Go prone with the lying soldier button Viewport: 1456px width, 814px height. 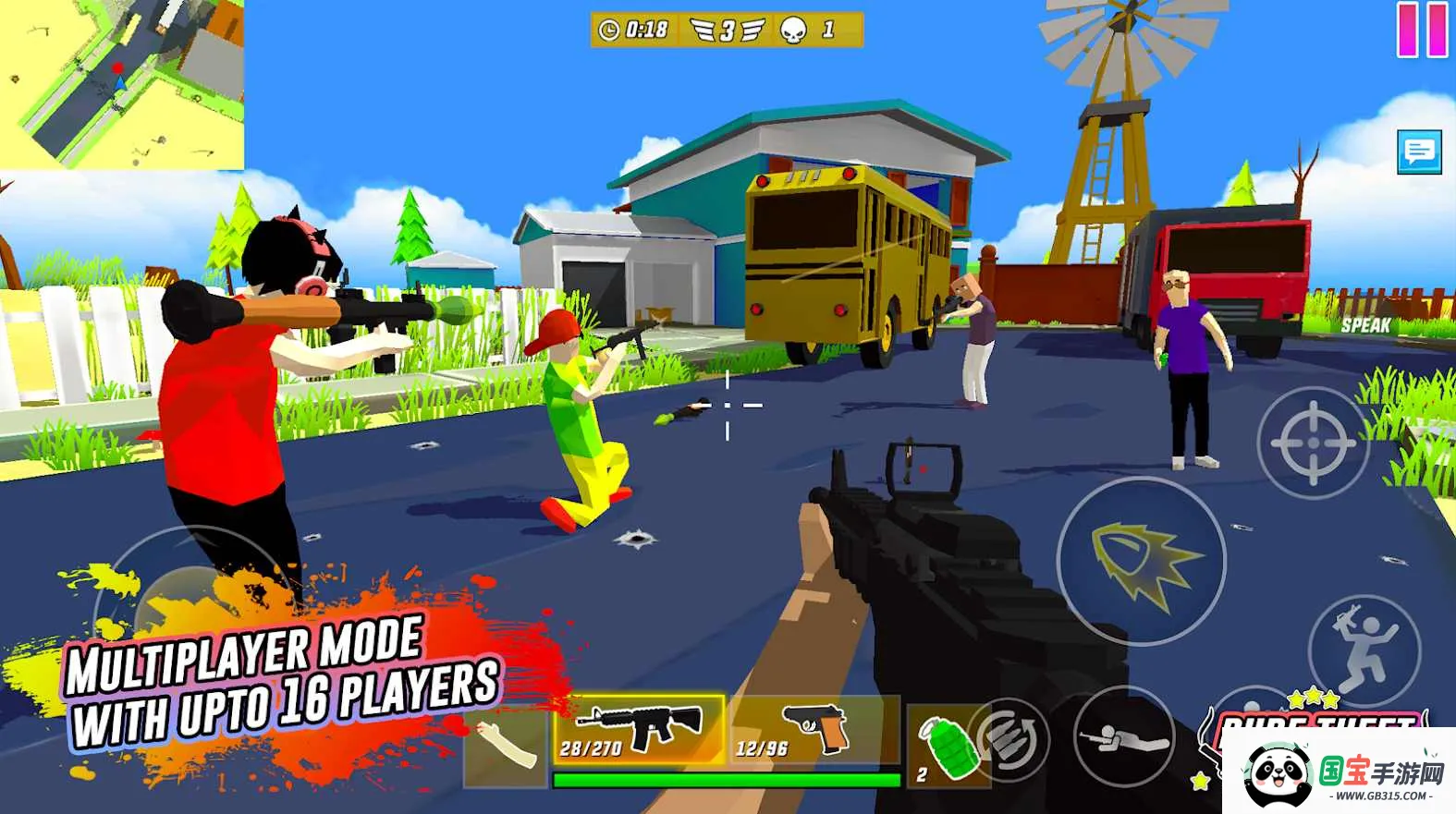(x=1123, y=735)
